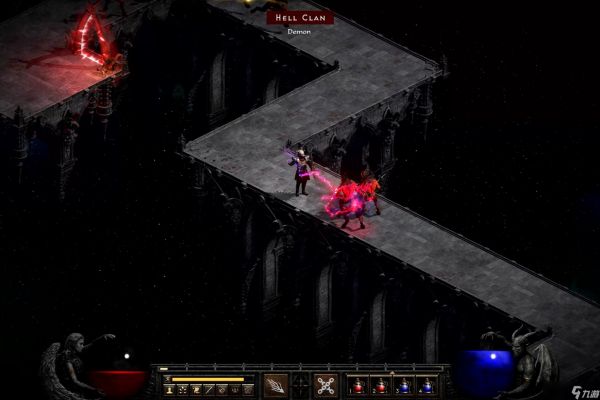This screenshot has height=400, width=600.
Task: Select the left-click attack skill icon
Action: (x=275, y=385)
